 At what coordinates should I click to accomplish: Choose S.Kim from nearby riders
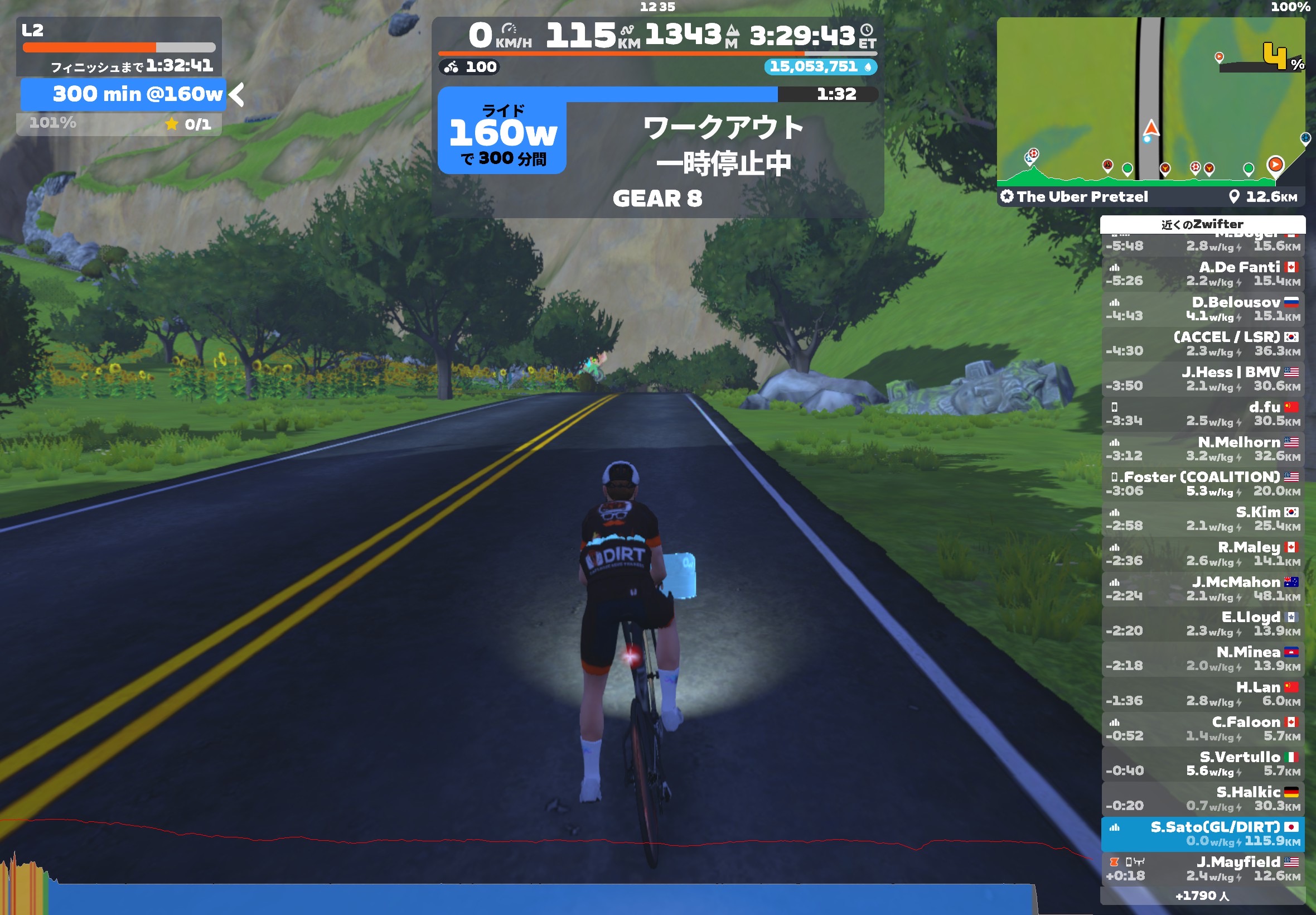pos(1202,519)
